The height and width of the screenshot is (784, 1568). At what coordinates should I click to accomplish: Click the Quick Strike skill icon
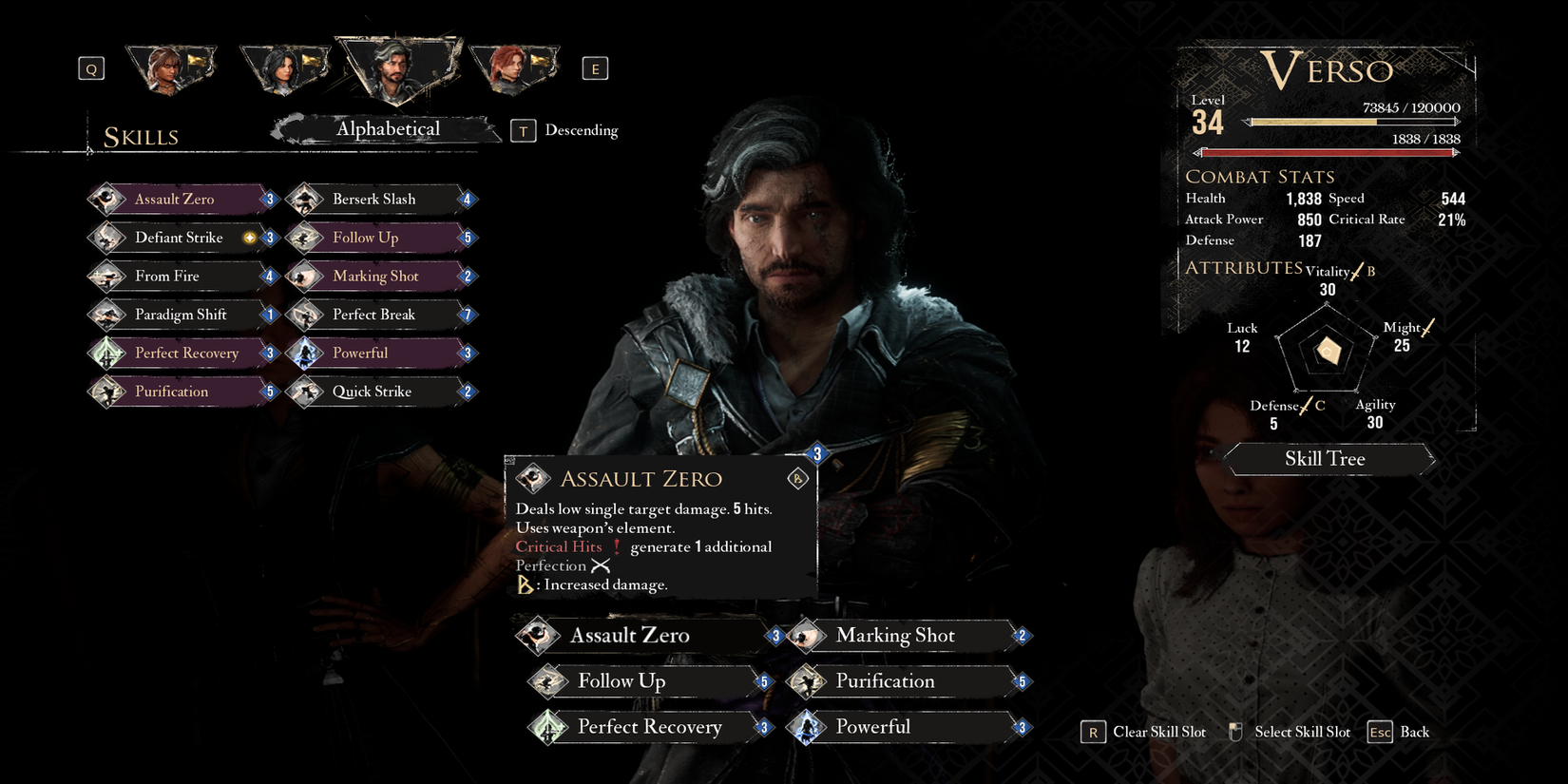[305, 392]
